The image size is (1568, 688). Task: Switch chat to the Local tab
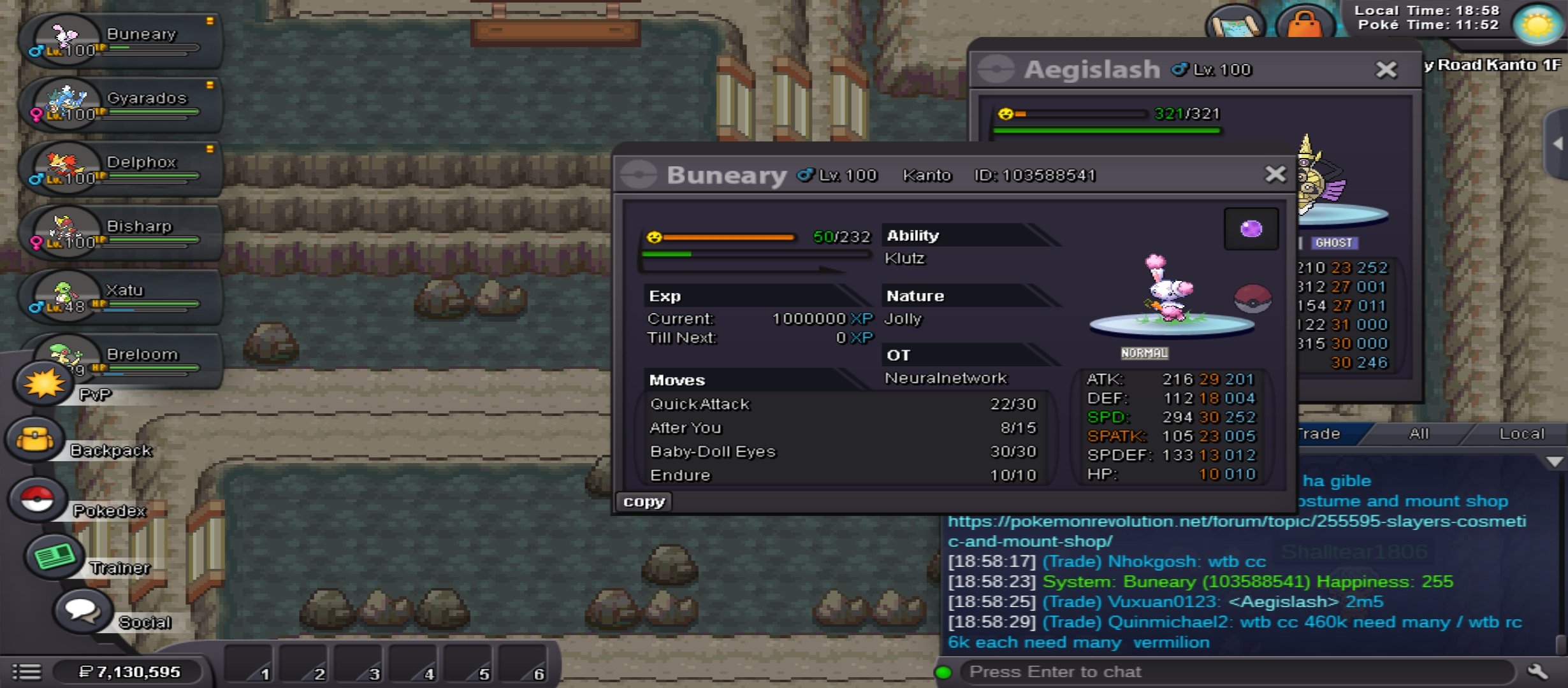(1521, 434)
